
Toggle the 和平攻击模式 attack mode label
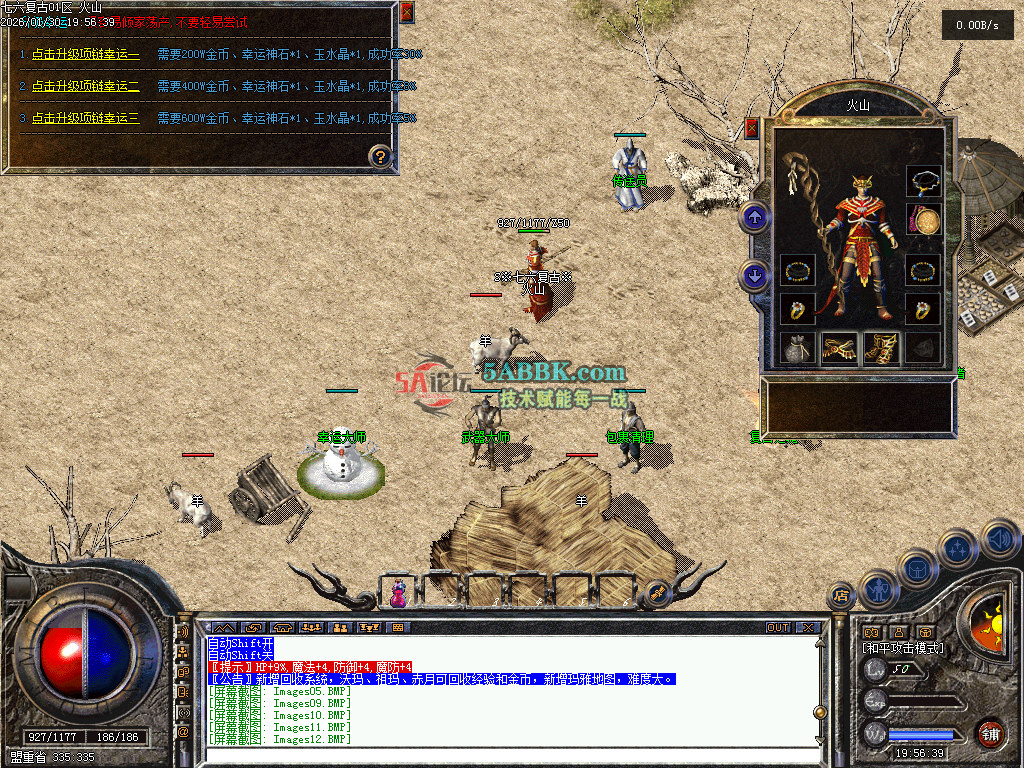point(903,648)
